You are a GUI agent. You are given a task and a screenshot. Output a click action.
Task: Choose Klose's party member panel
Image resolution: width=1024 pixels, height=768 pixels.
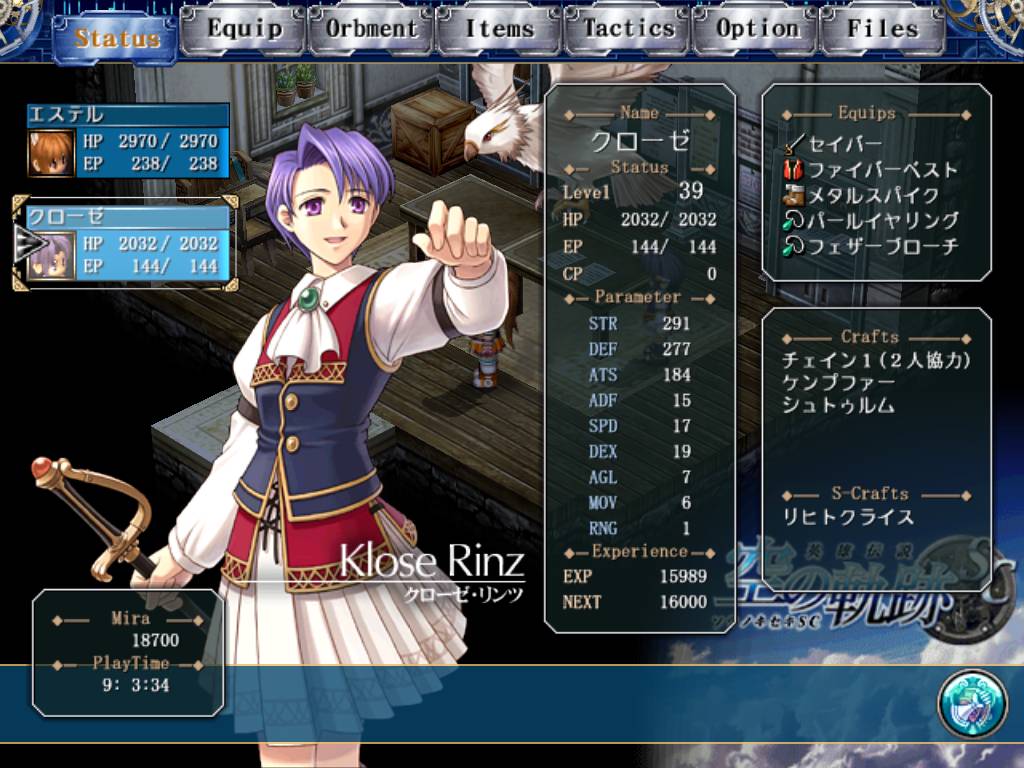click(128, 243)
